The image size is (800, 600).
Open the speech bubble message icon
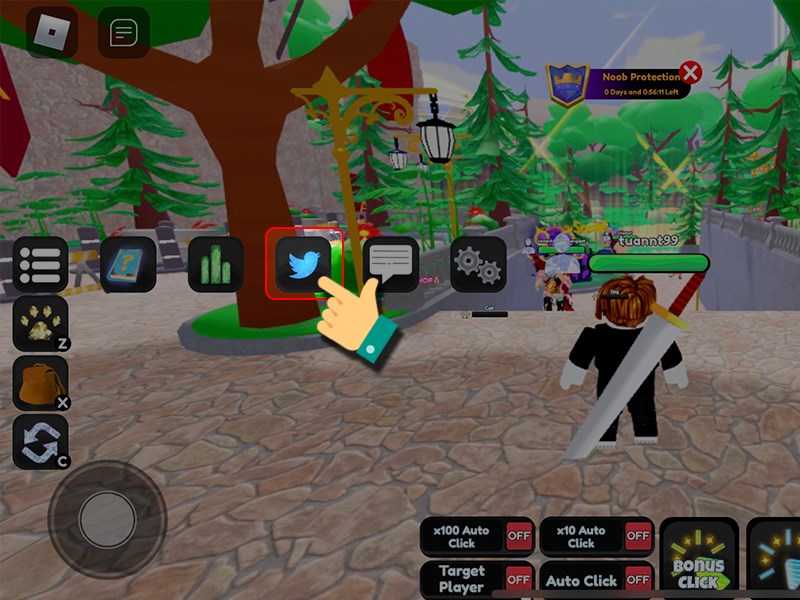click(391, 265)
